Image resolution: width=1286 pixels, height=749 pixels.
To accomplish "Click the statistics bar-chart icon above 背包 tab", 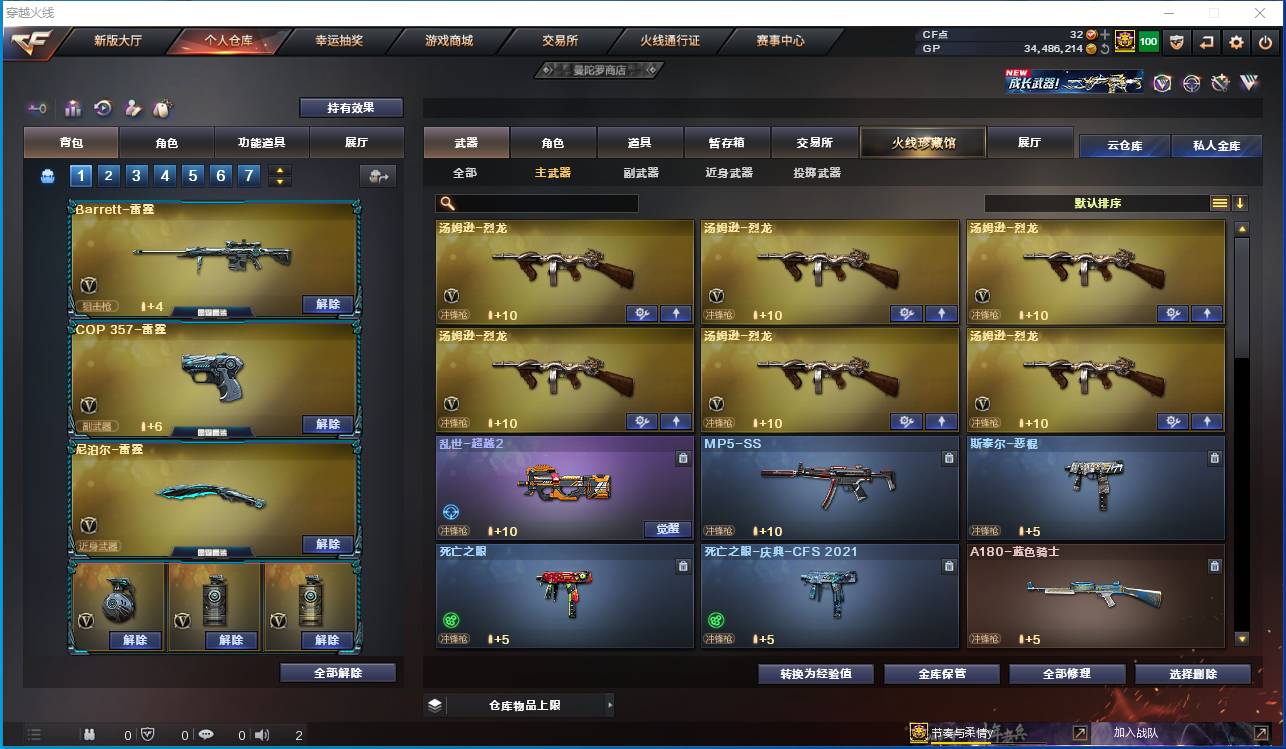I will [x=71, y=108].
